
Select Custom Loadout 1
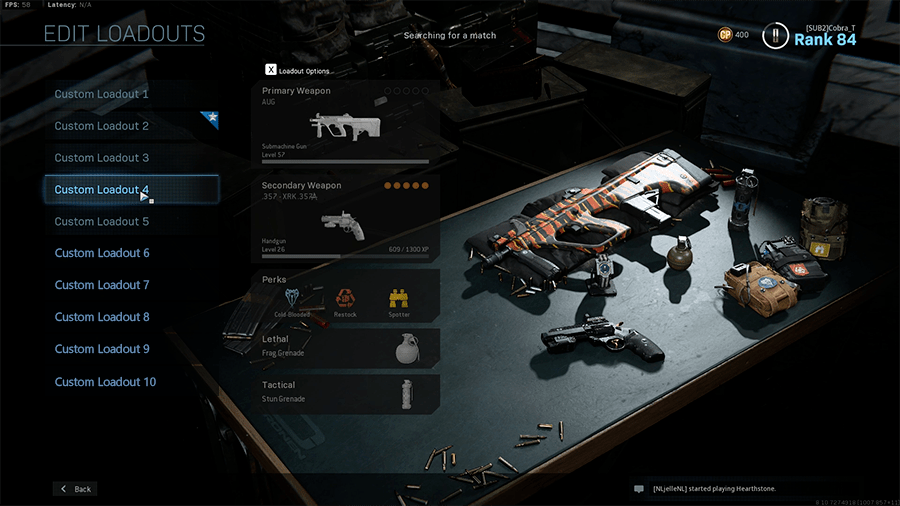(102, 94)
